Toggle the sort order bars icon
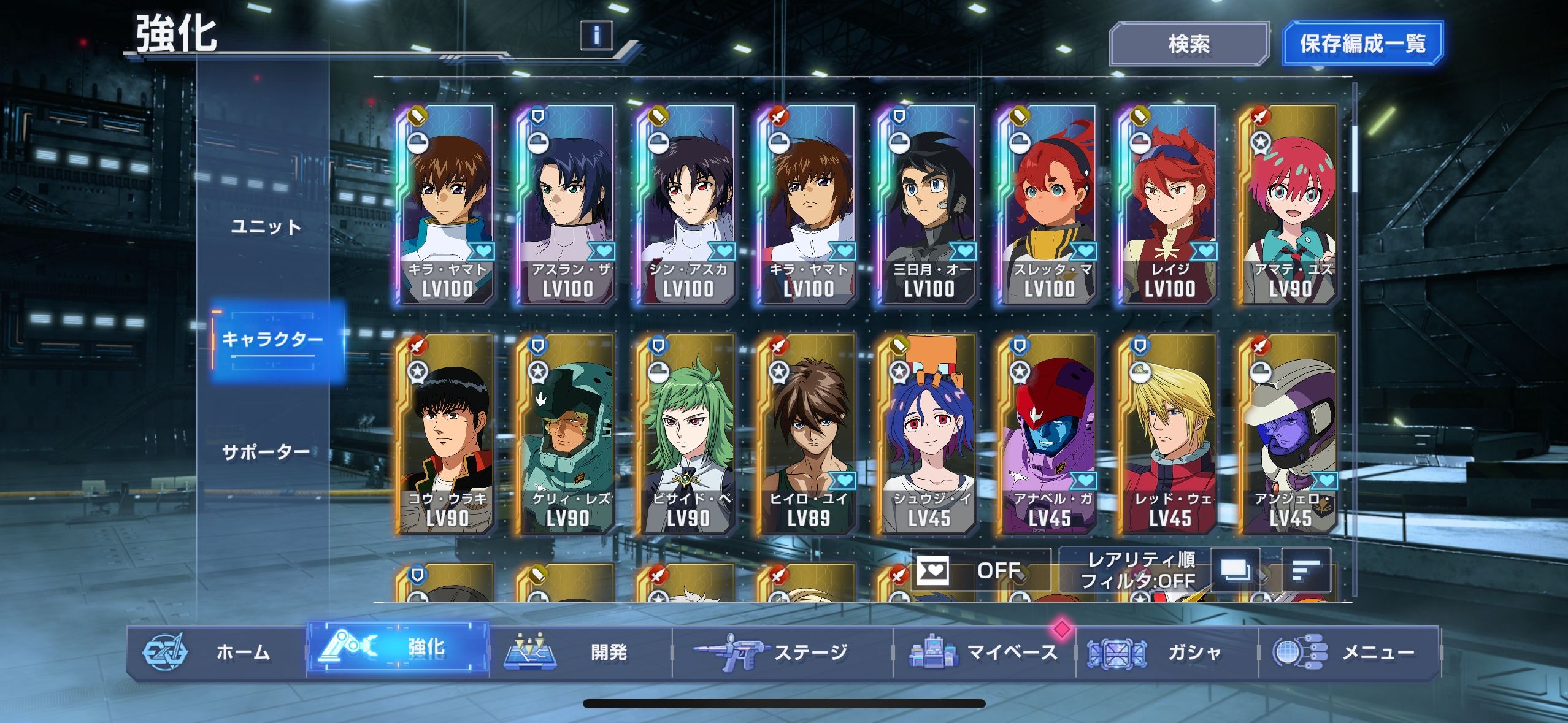 [x=1306, y=570]
